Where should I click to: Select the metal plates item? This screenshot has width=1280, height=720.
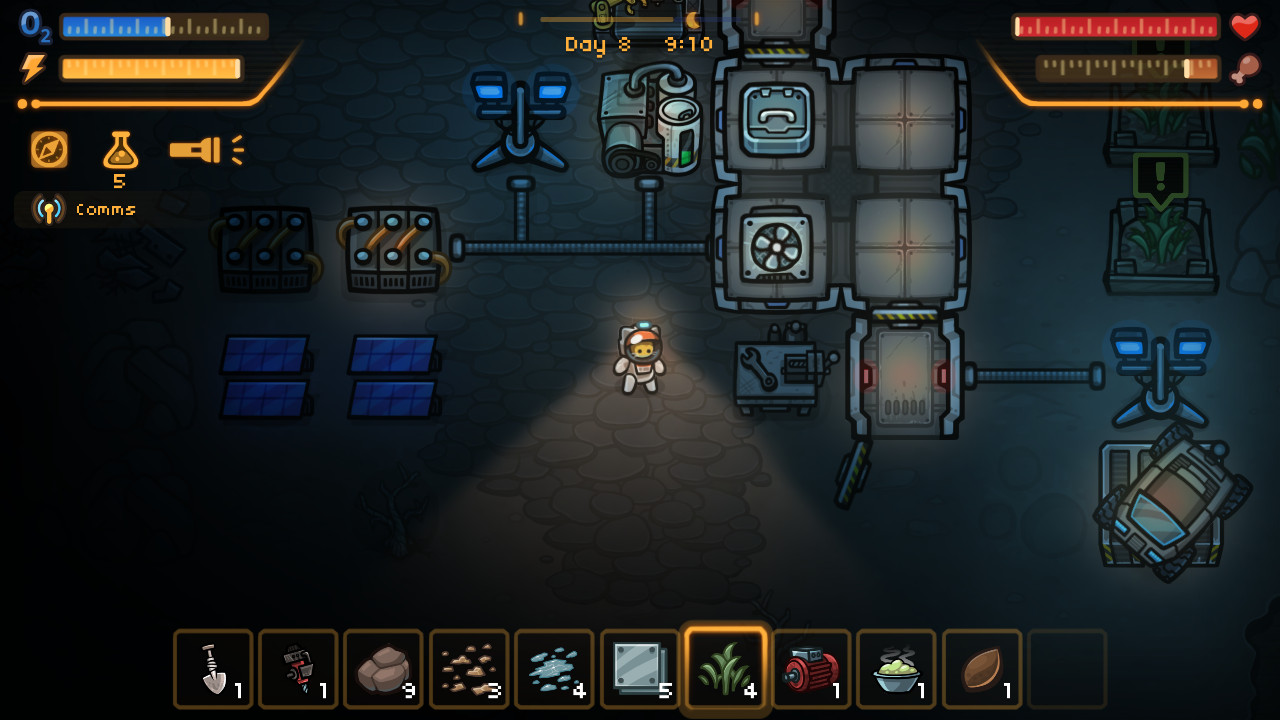(x=638, y=668)
